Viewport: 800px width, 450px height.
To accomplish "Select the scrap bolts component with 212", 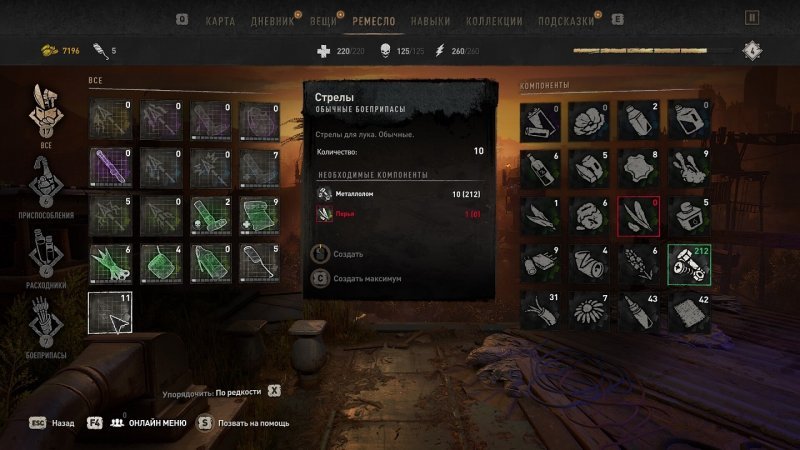I will [689, 262].
